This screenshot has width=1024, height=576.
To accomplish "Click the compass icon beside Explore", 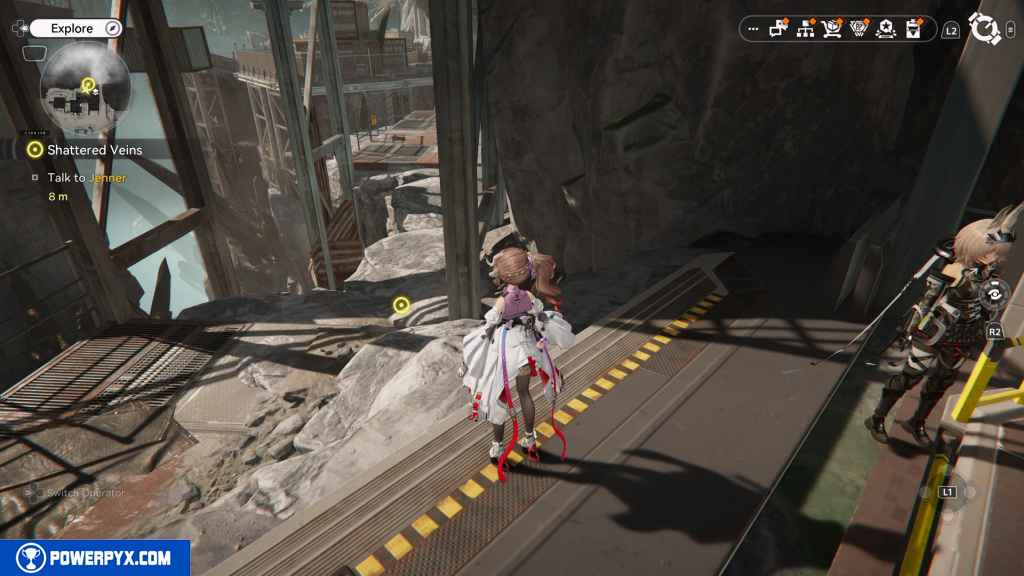I will (112, 28).
